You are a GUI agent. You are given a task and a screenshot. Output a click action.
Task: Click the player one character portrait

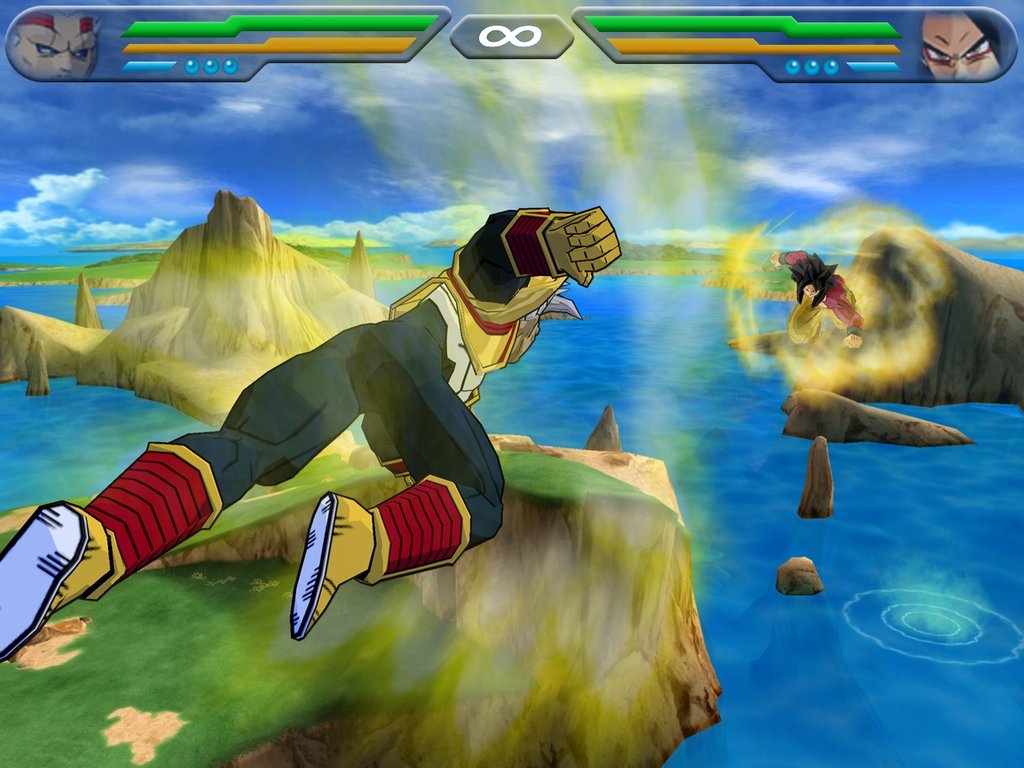[x=54, y=45]
